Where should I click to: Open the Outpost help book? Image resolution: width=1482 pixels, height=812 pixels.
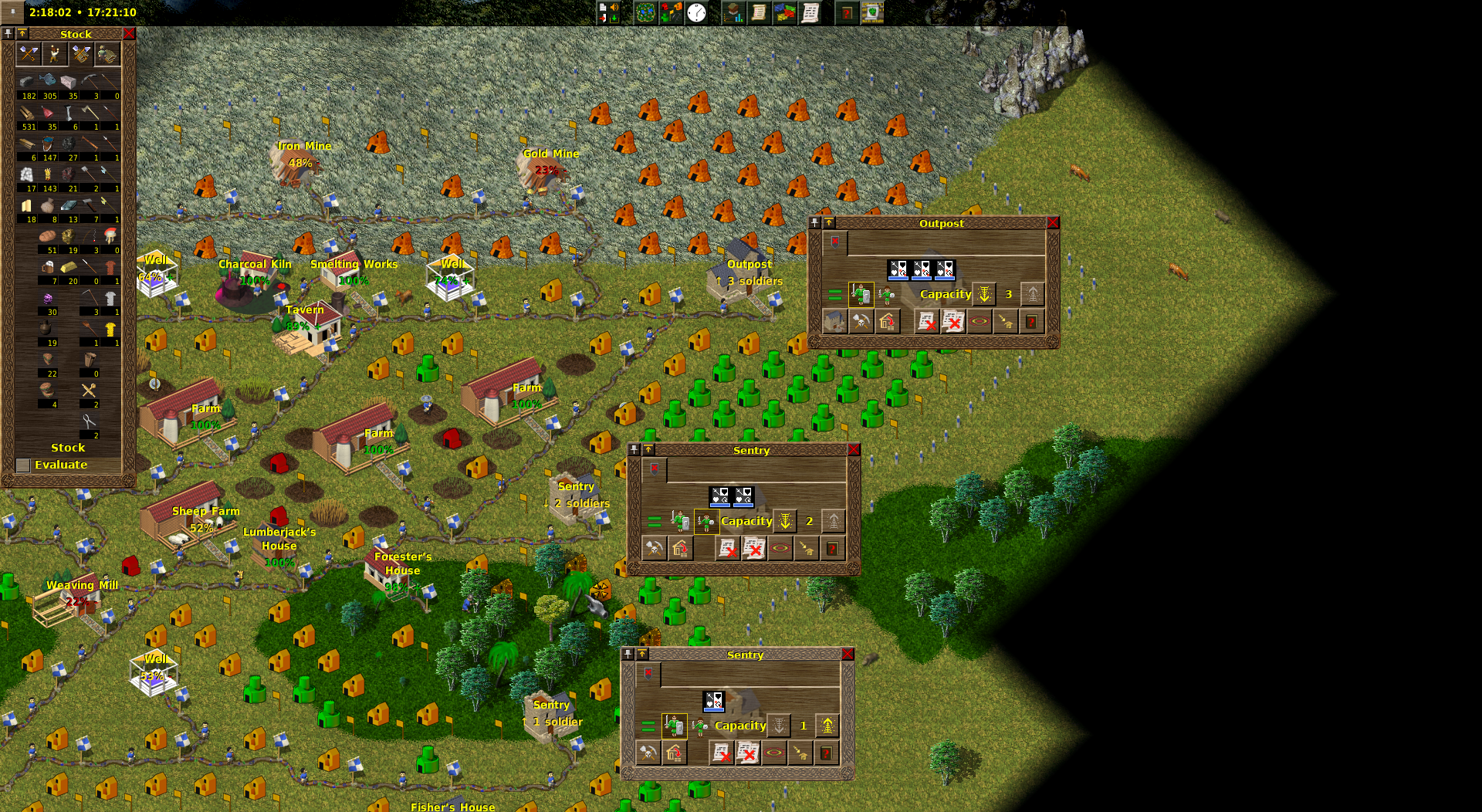[x=1031, y=321]
